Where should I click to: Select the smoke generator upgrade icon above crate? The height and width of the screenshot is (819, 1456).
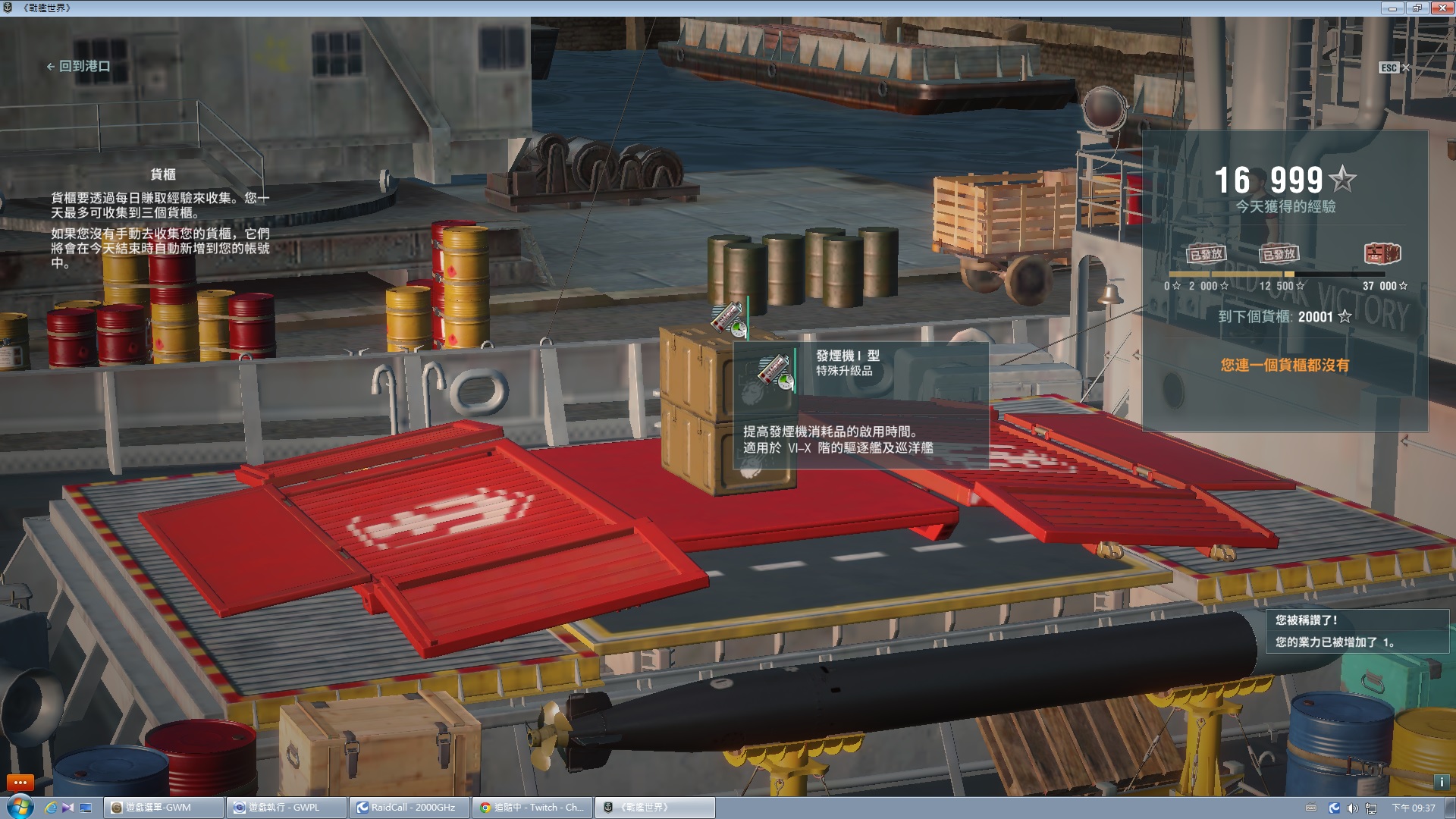[729, 318]
